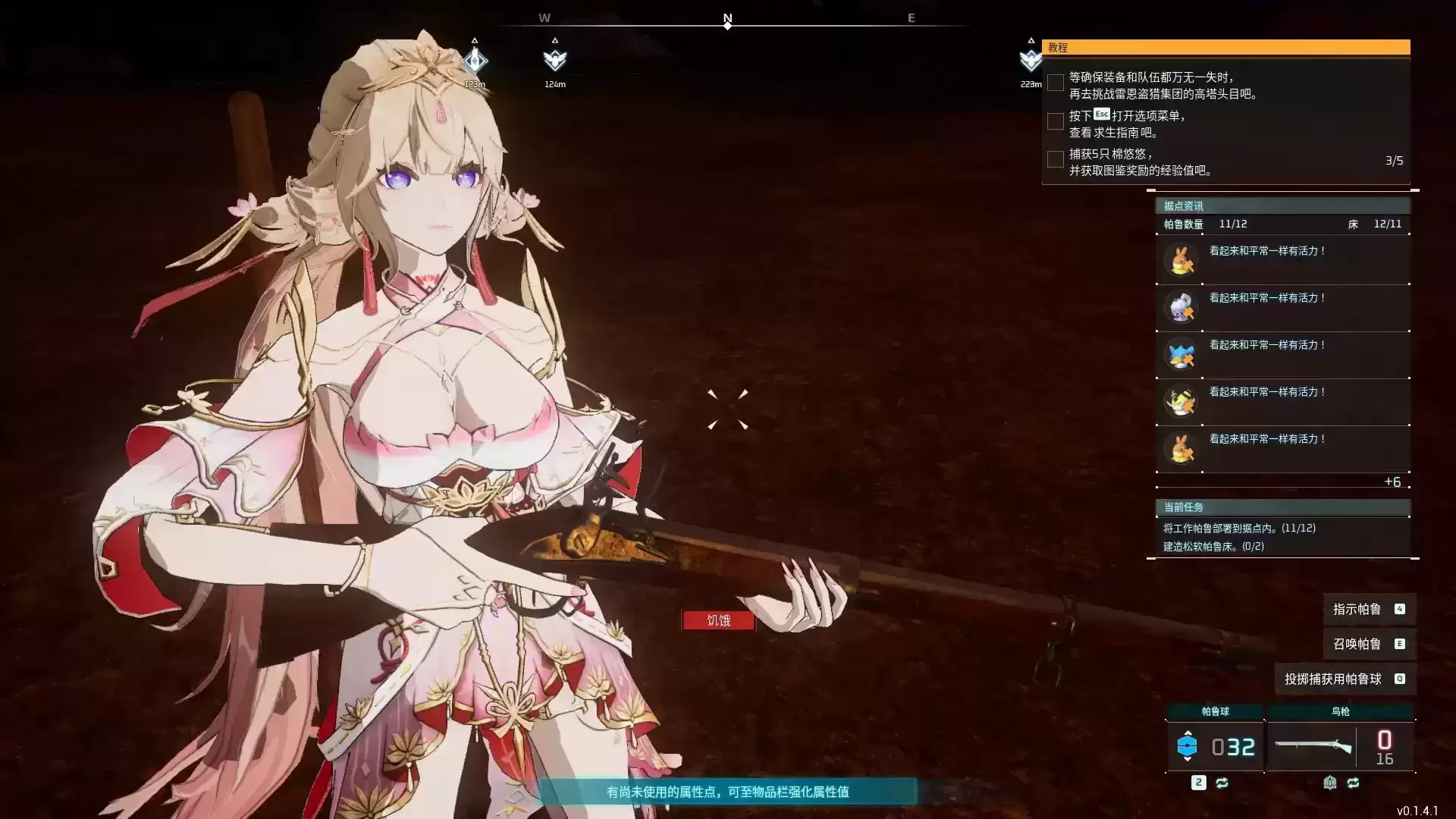The image size is (1456, 819).
Task: Click the up arrow above the Pal Sphere slot
Action: pyautogui.click(x=1188, y=733)
